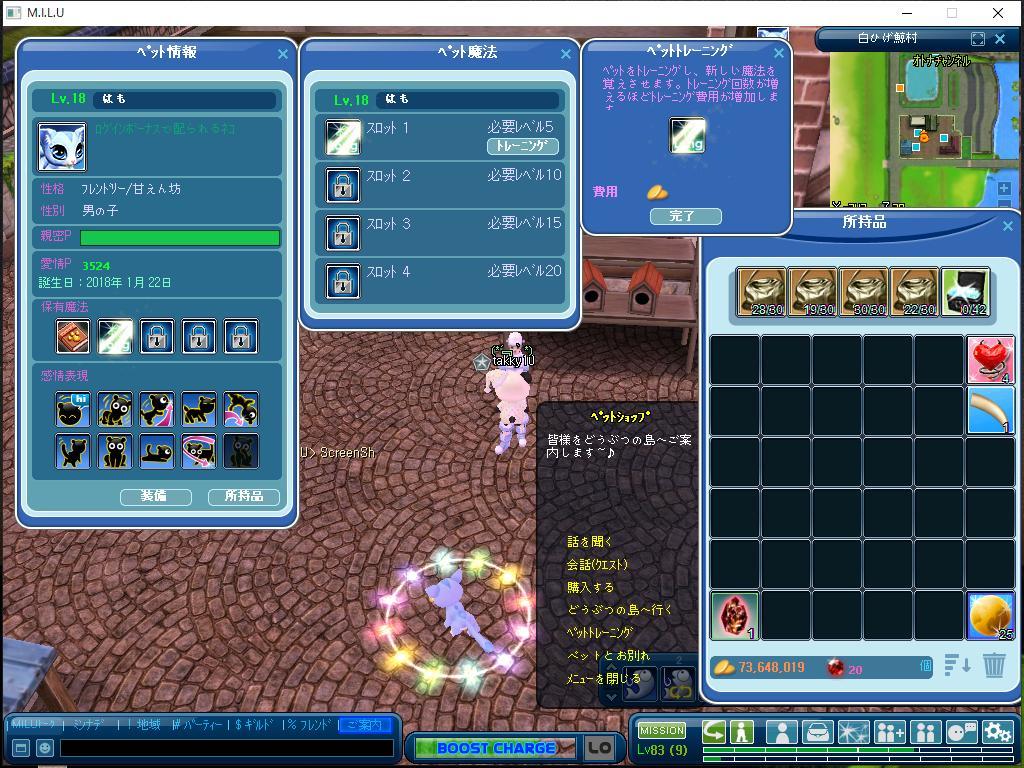Close the game window from title bar
1024x768 pixels.
pos(997,13)
